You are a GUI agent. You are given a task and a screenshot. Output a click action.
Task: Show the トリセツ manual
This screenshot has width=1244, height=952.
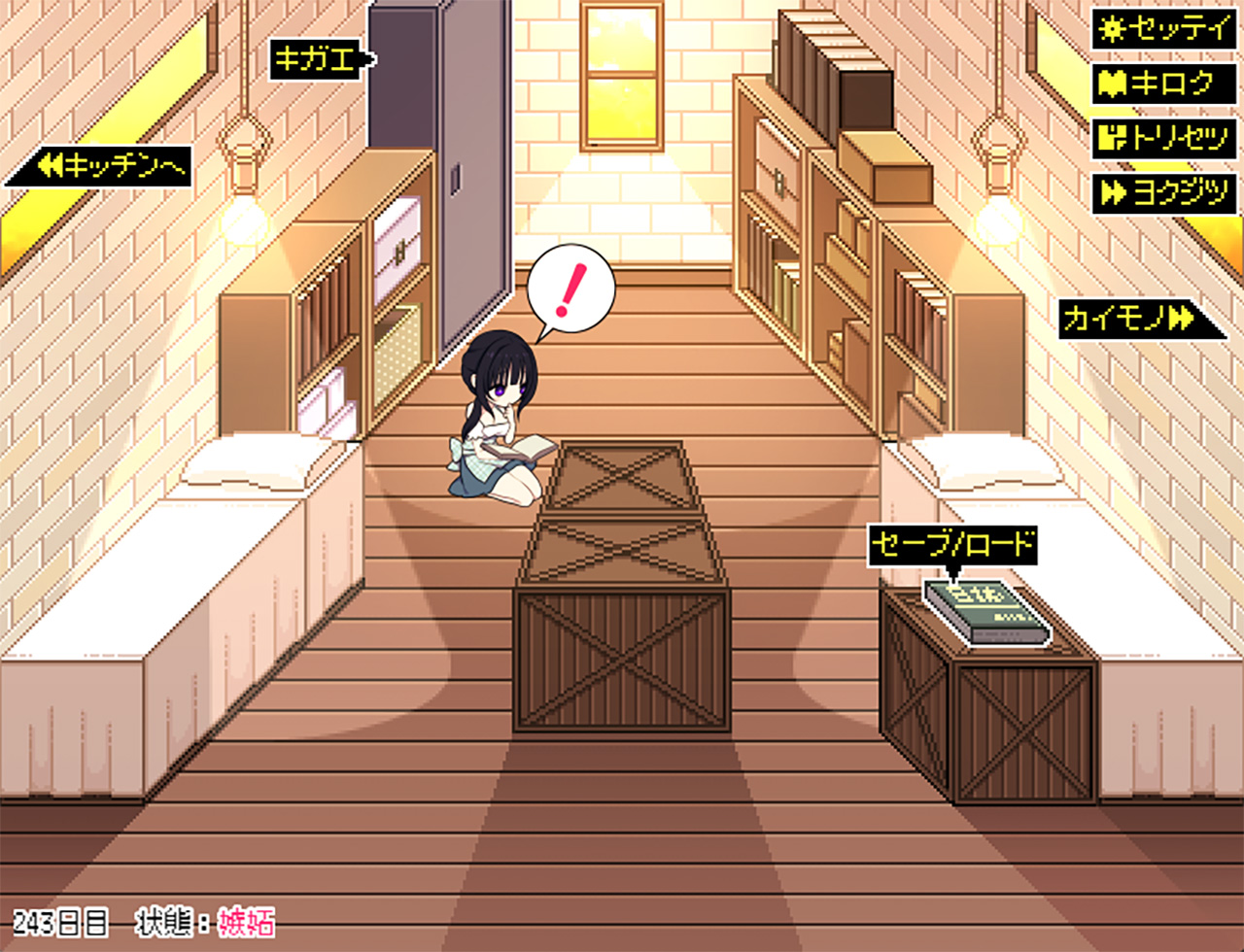point(1163,139)
